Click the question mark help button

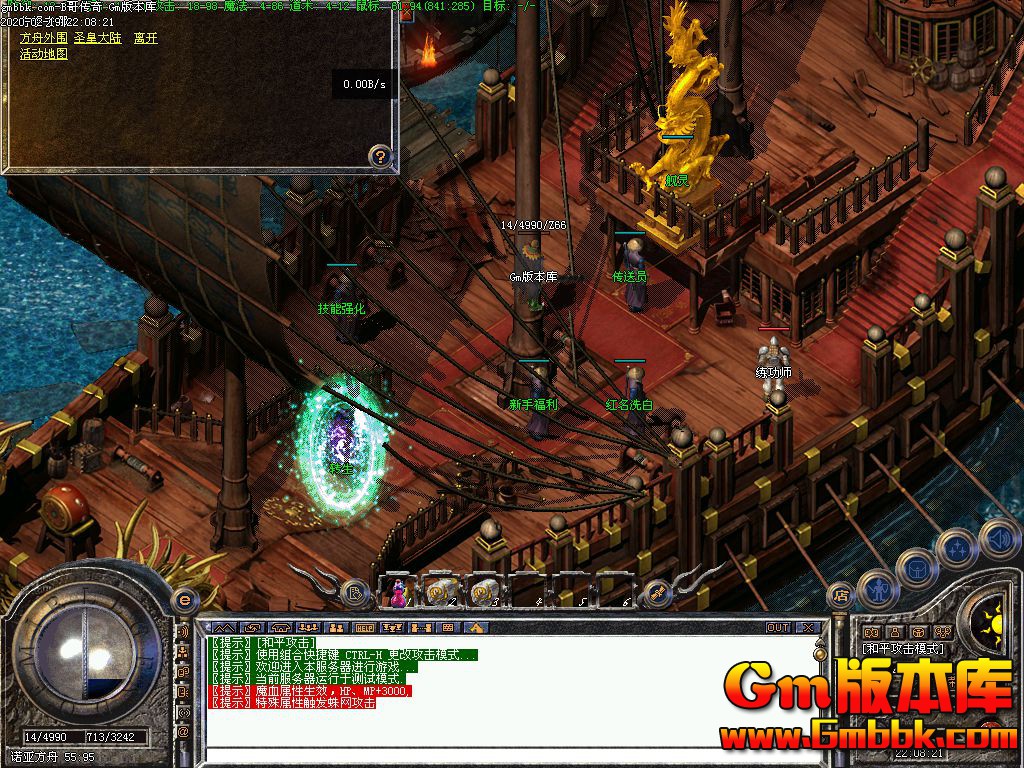point(379,155)
